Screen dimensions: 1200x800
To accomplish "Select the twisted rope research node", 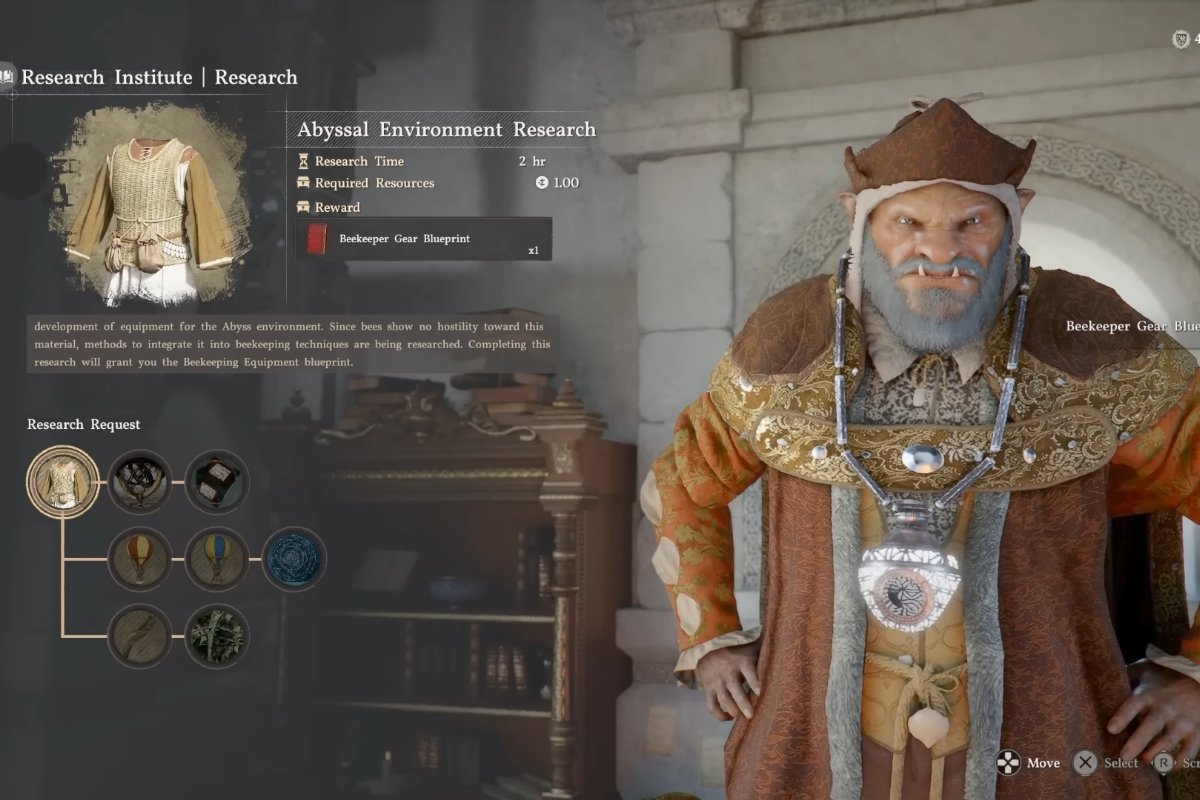I will click(x=140, y=636).
